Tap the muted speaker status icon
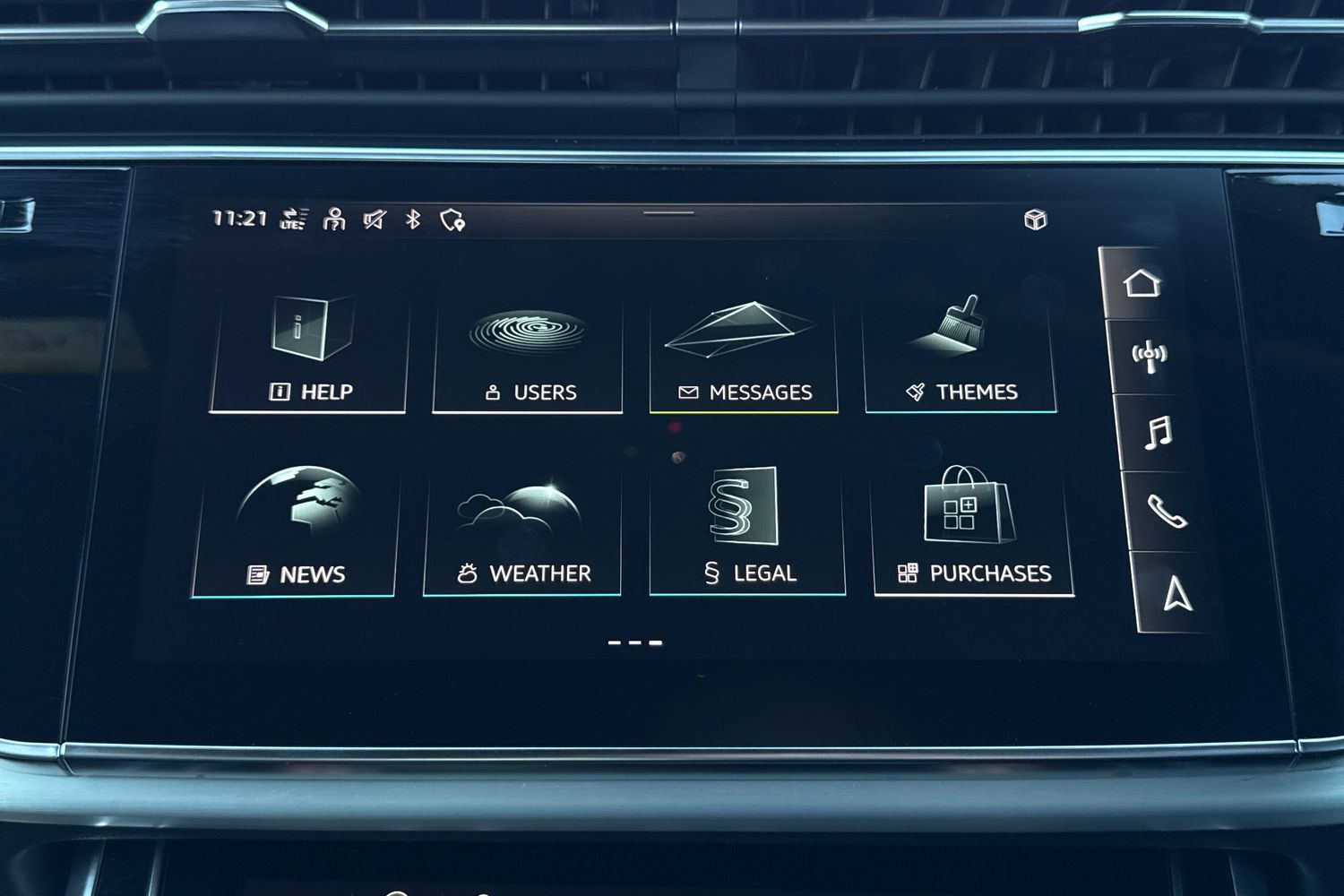Image resolution: width=1344 pixels, height=896 pixels. [x=374, y=219]
